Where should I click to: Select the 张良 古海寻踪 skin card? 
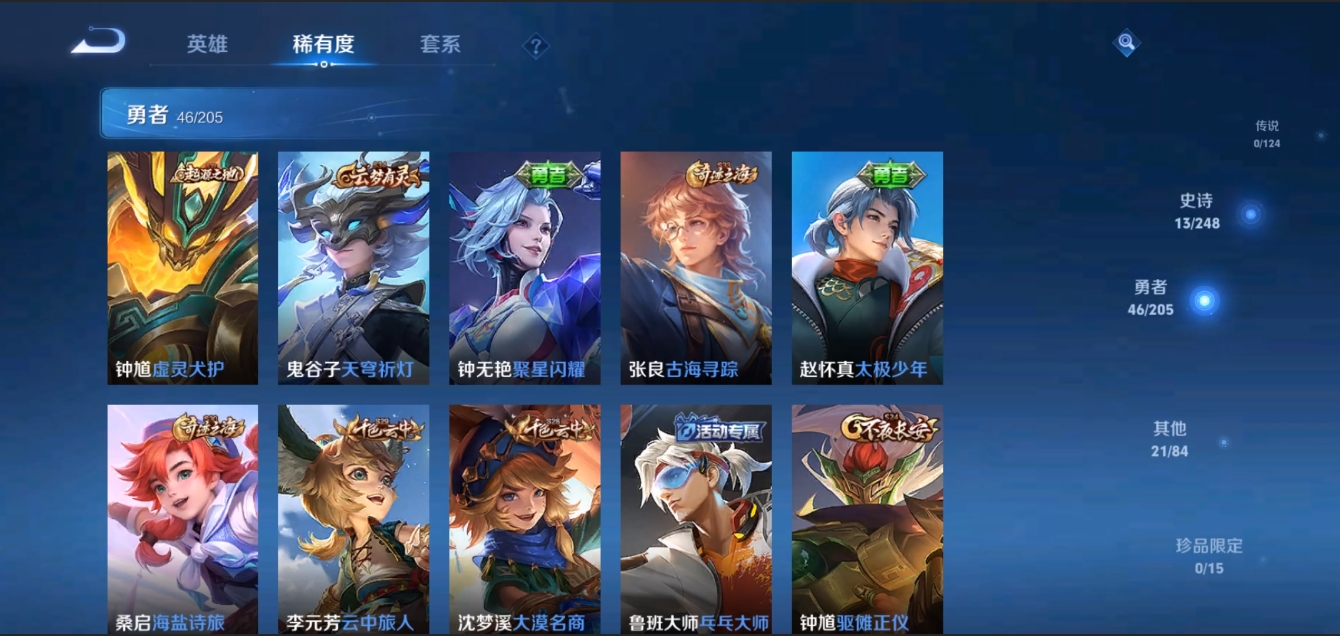click(696, 267)
